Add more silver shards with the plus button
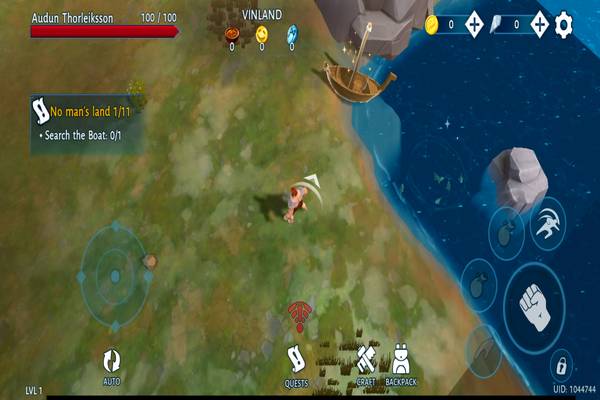This screenshot has height=400, width=600. click(x=540, y=24)
